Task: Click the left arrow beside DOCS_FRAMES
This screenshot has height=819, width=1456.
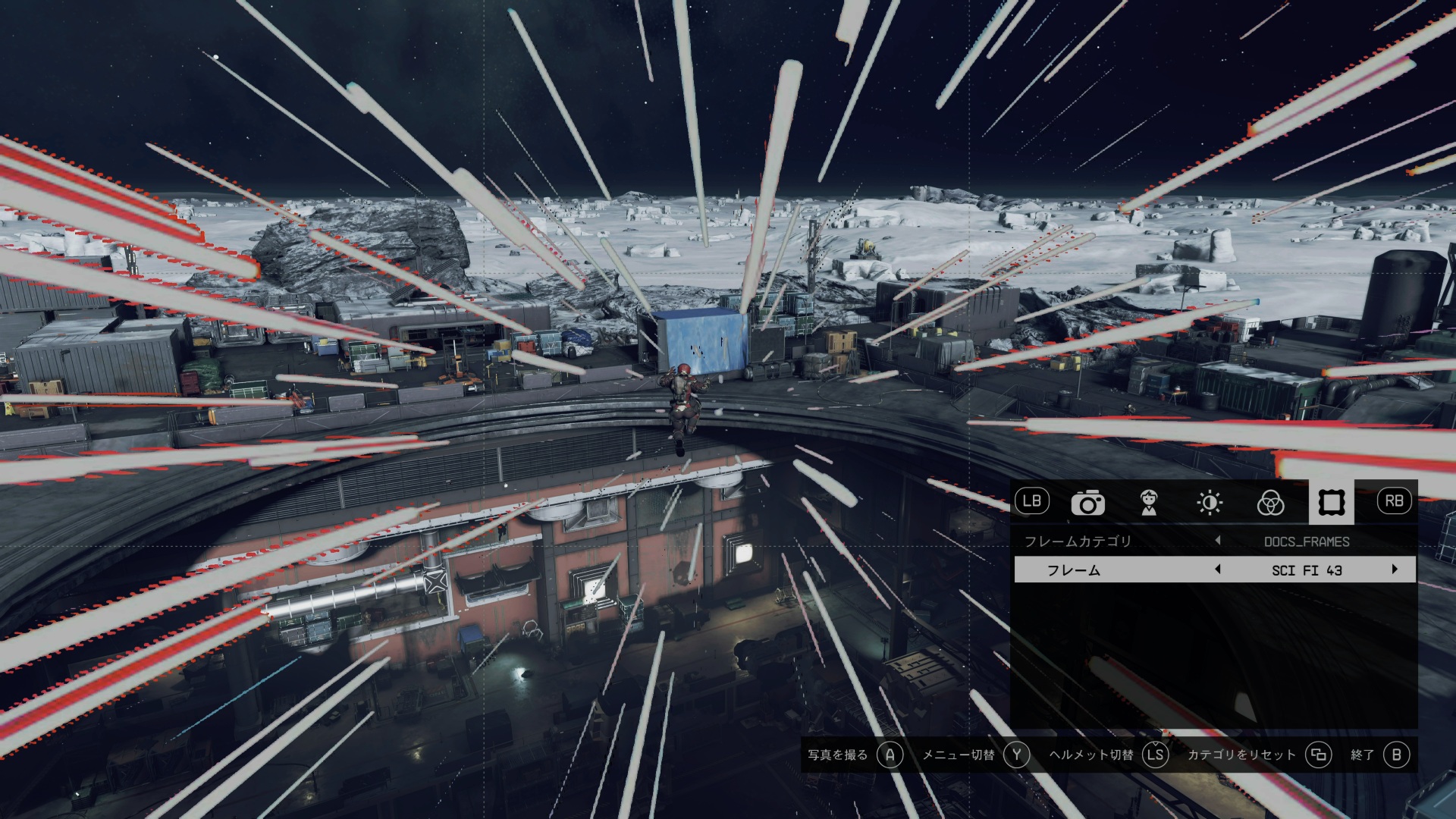Action: [1218, 541]
